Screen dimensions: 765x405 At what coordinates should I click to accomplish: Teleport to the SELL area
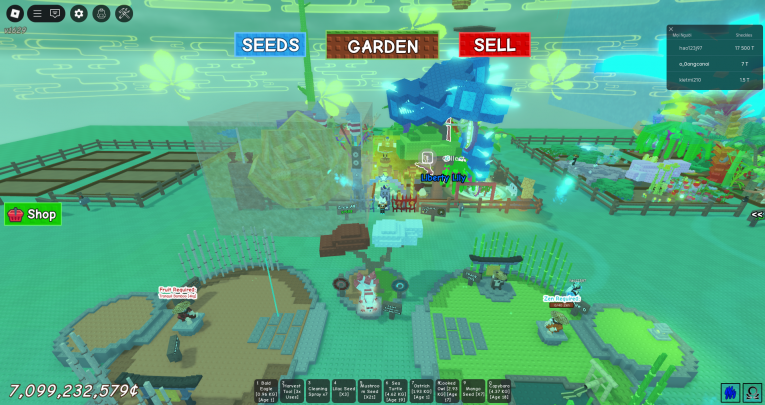[494, 45]
